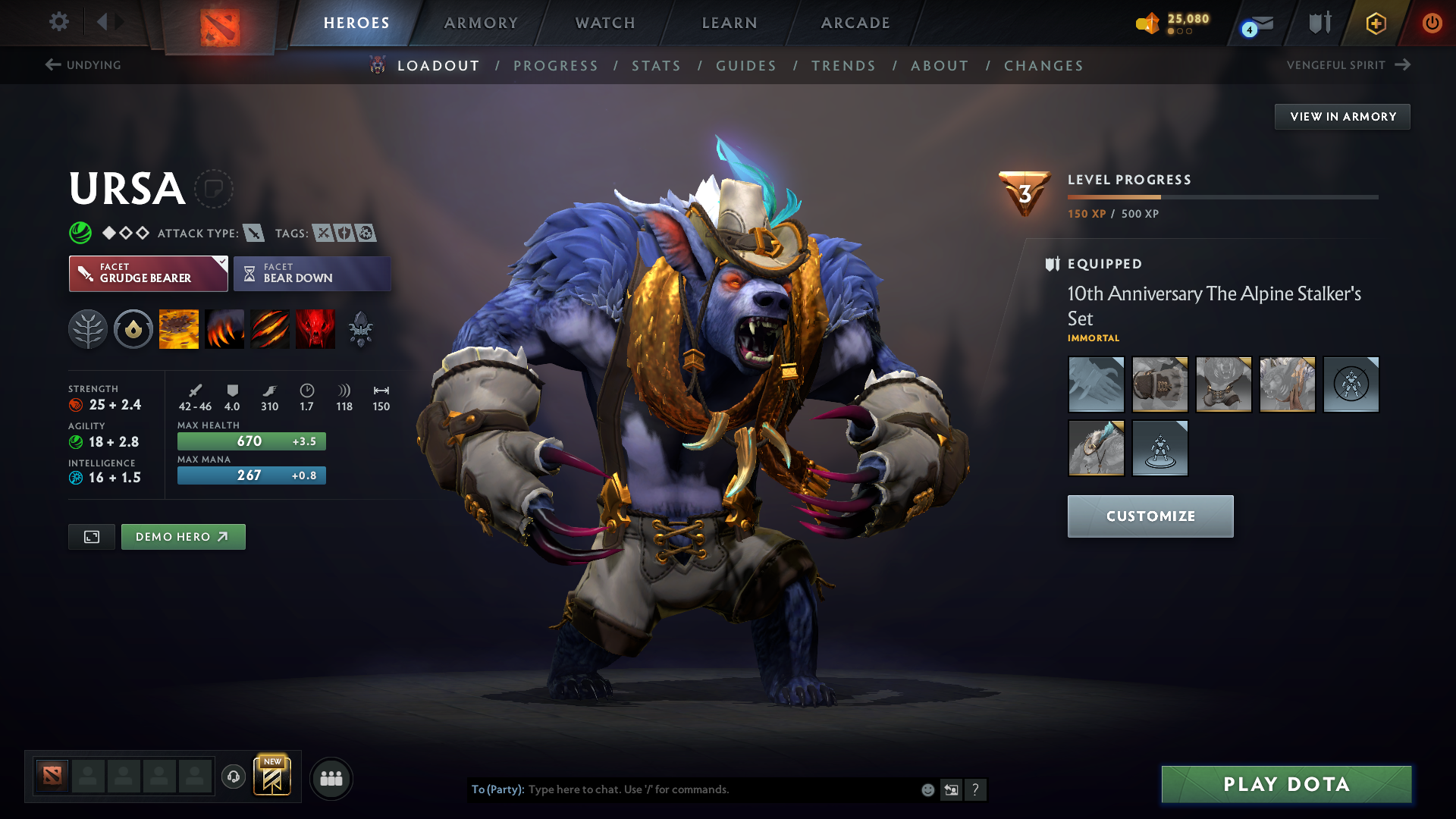
Task: Open settings with the gear icon
Action: [x=59, y=22]
